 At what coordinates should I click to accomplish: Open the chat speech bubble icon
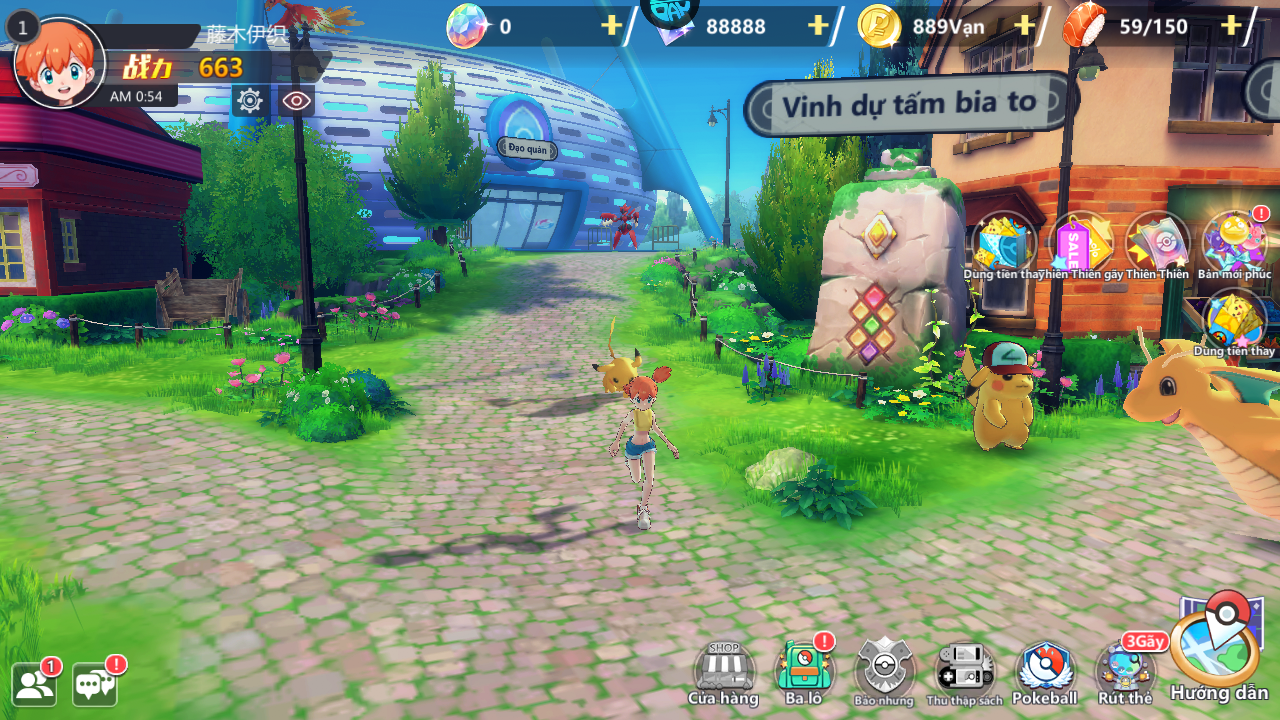tap(95, 684)
